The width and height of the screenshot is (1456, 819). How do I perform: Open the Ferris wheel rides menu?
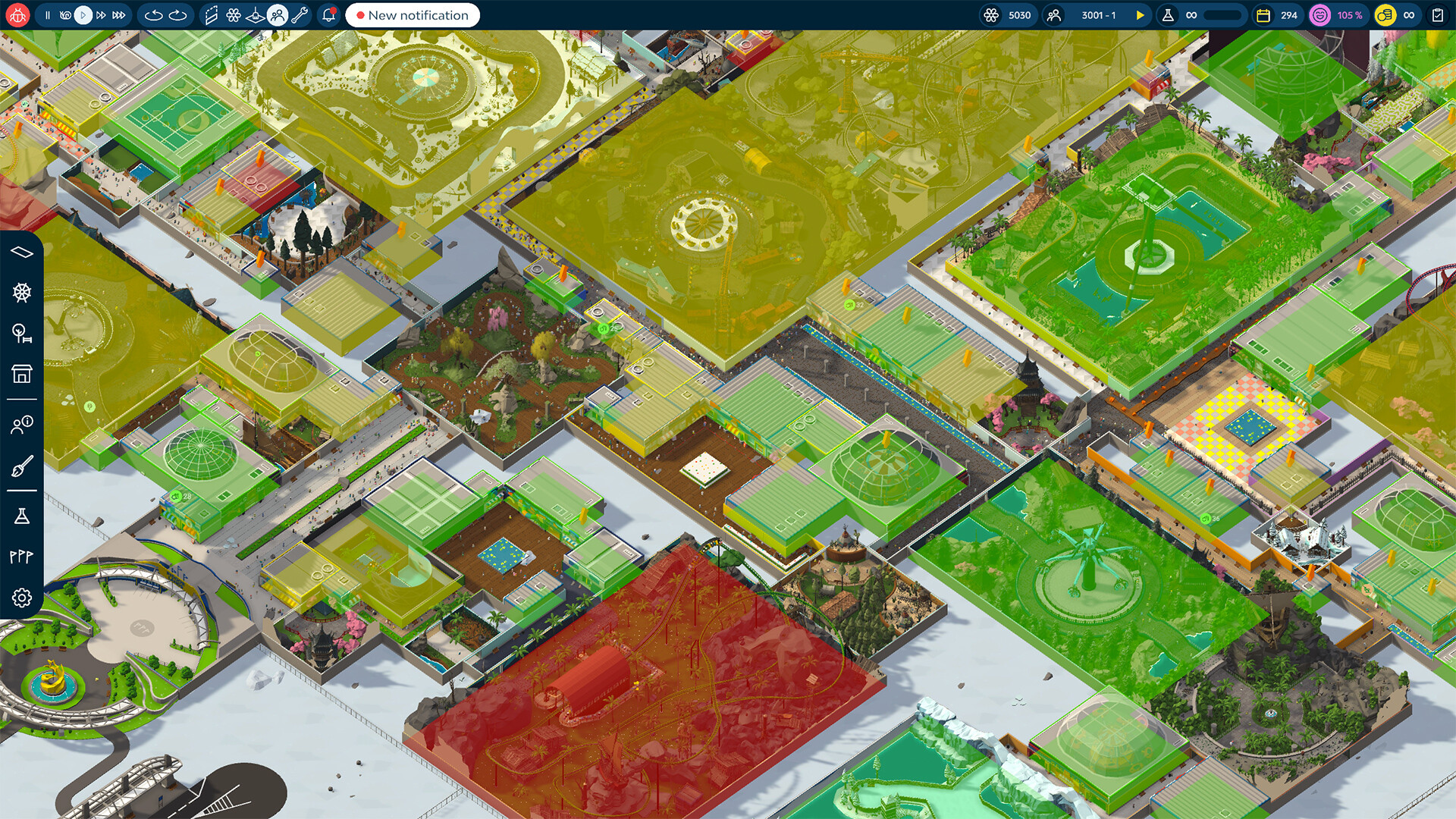22,293
